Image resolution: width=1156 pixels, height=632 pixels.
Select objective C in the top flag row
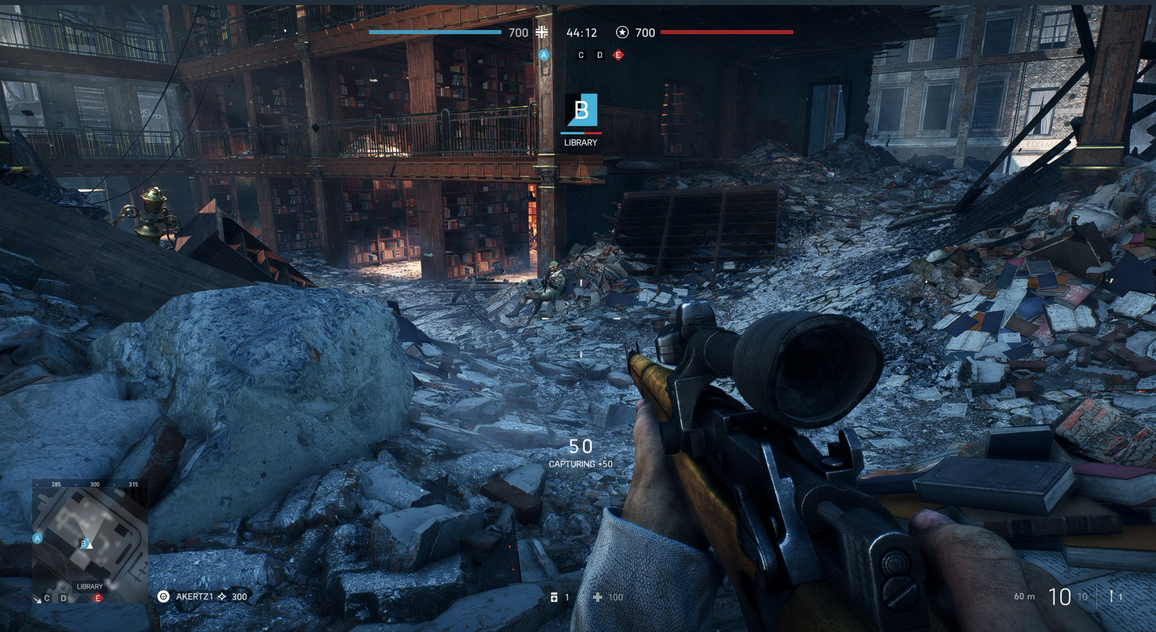581,55
